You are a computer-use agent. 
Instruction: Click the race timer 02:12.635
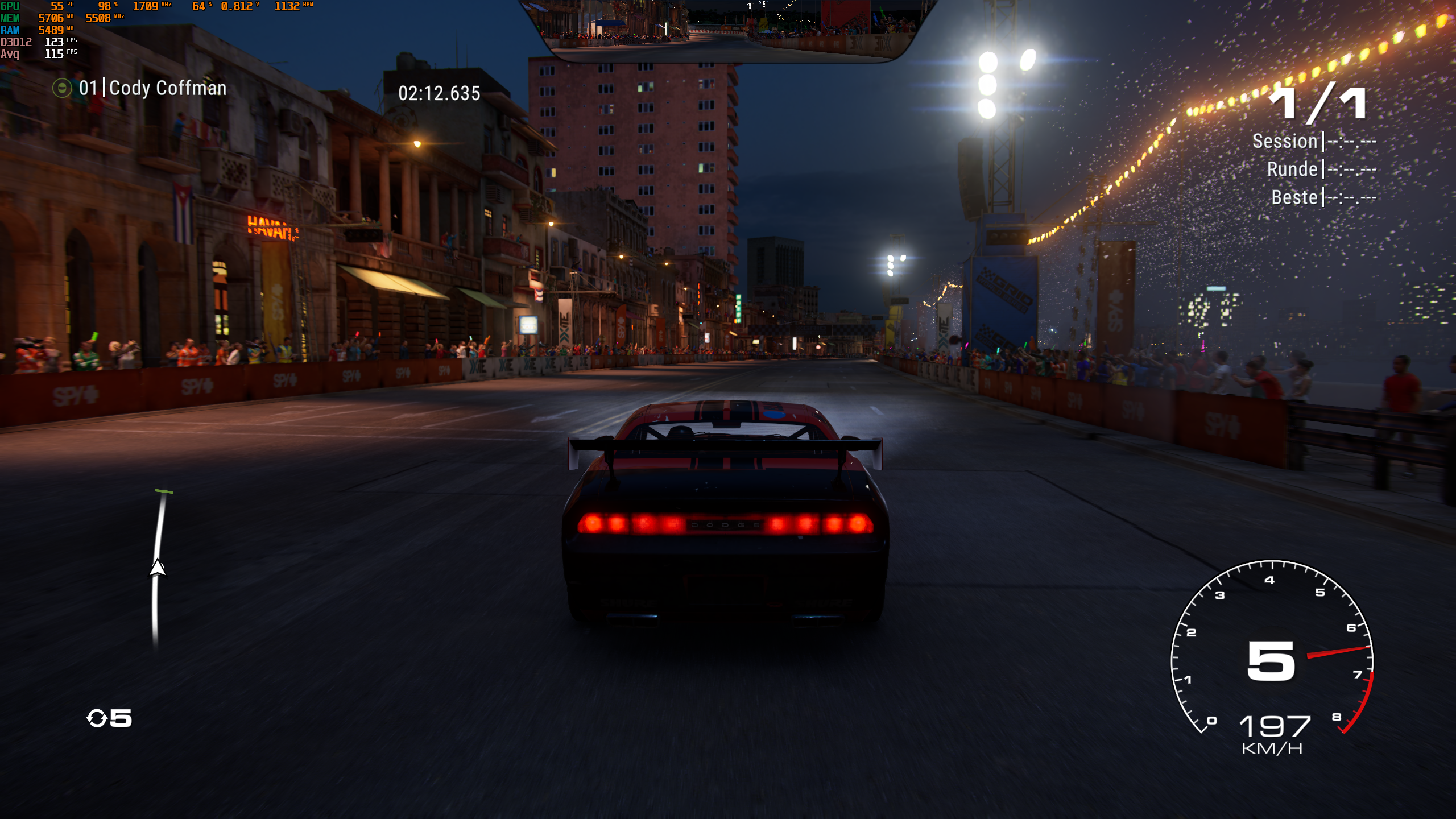tap(438, 94)
